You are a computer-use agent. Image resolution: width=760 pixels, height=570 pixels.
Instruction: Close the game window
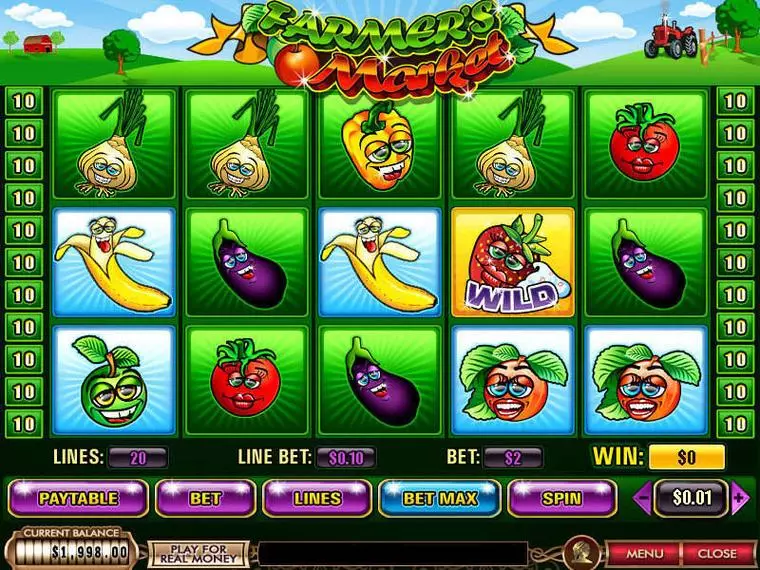click(x=716, y=552)
